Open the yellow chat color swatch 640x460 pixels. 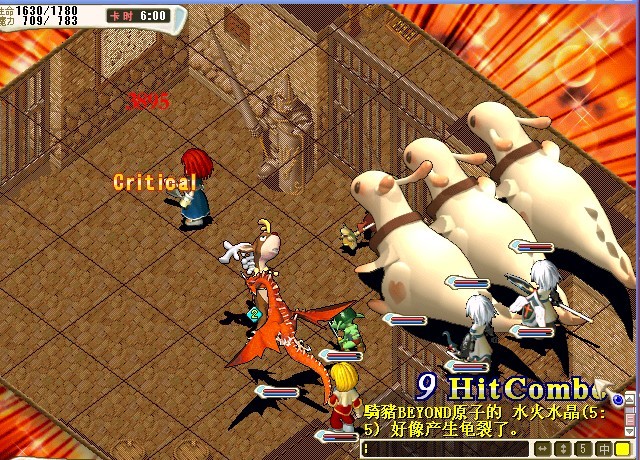pos(624,449)
